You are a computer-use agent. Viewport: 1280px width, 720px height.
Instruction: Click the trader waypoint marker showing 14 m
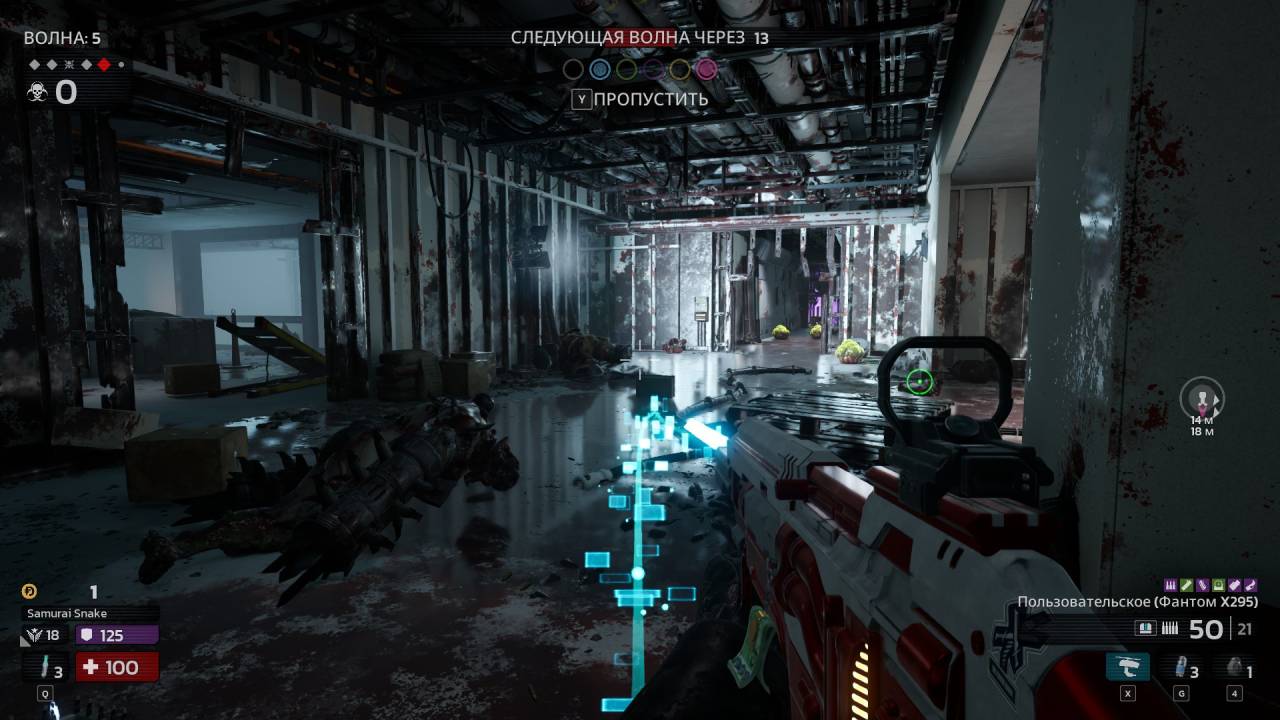click(1201, 399)
